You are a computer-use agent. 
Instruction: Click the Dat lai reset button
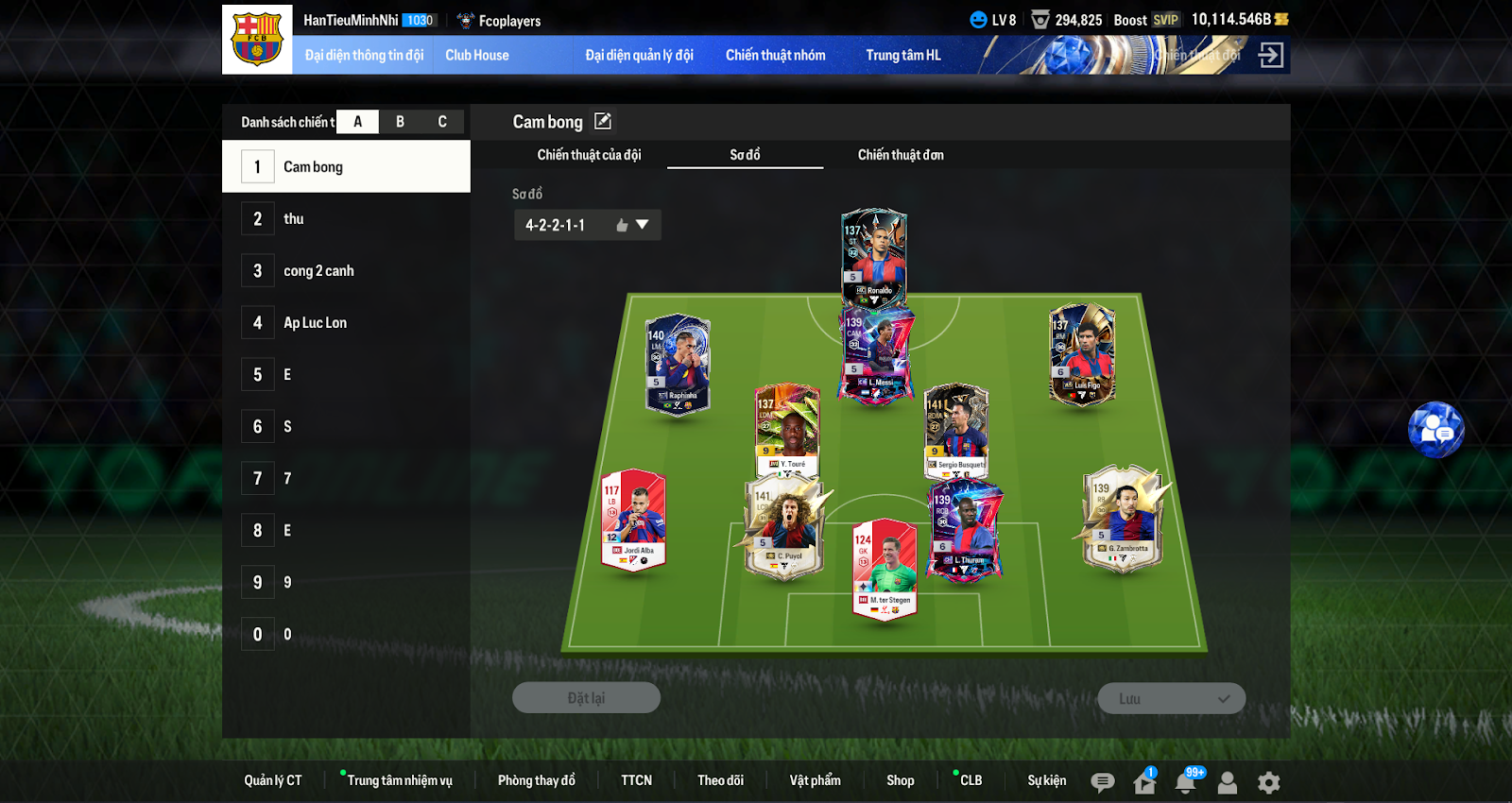click(586, 697)
